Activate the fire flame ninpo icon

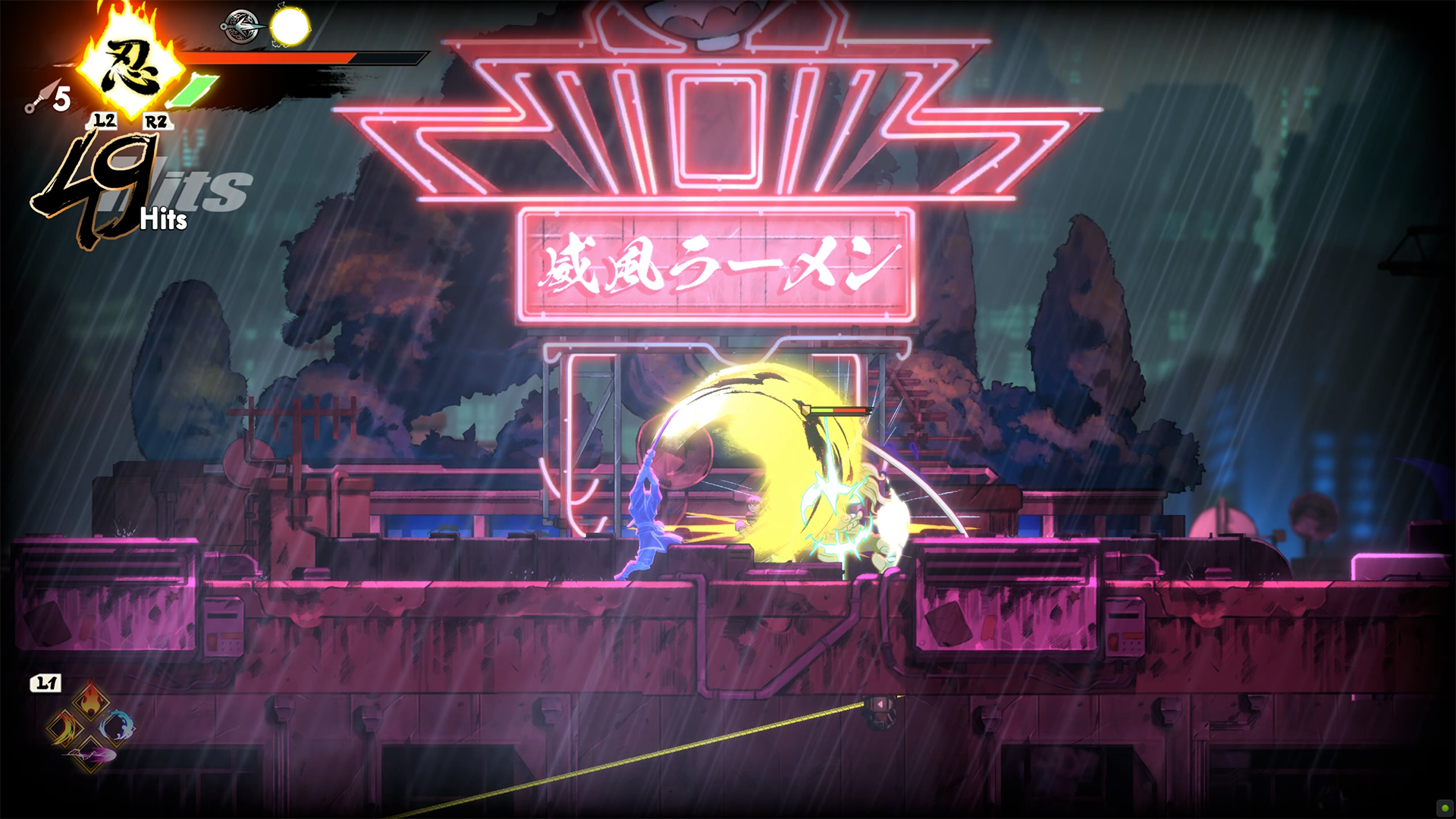point(90,698)
